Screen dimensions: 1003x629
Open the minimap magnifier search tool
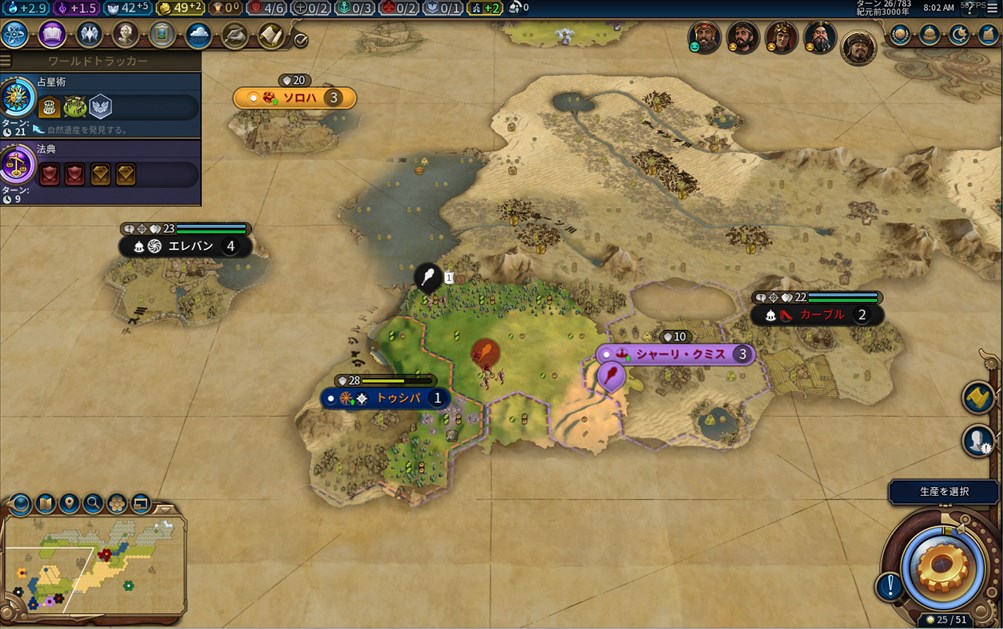coord(93,503)
